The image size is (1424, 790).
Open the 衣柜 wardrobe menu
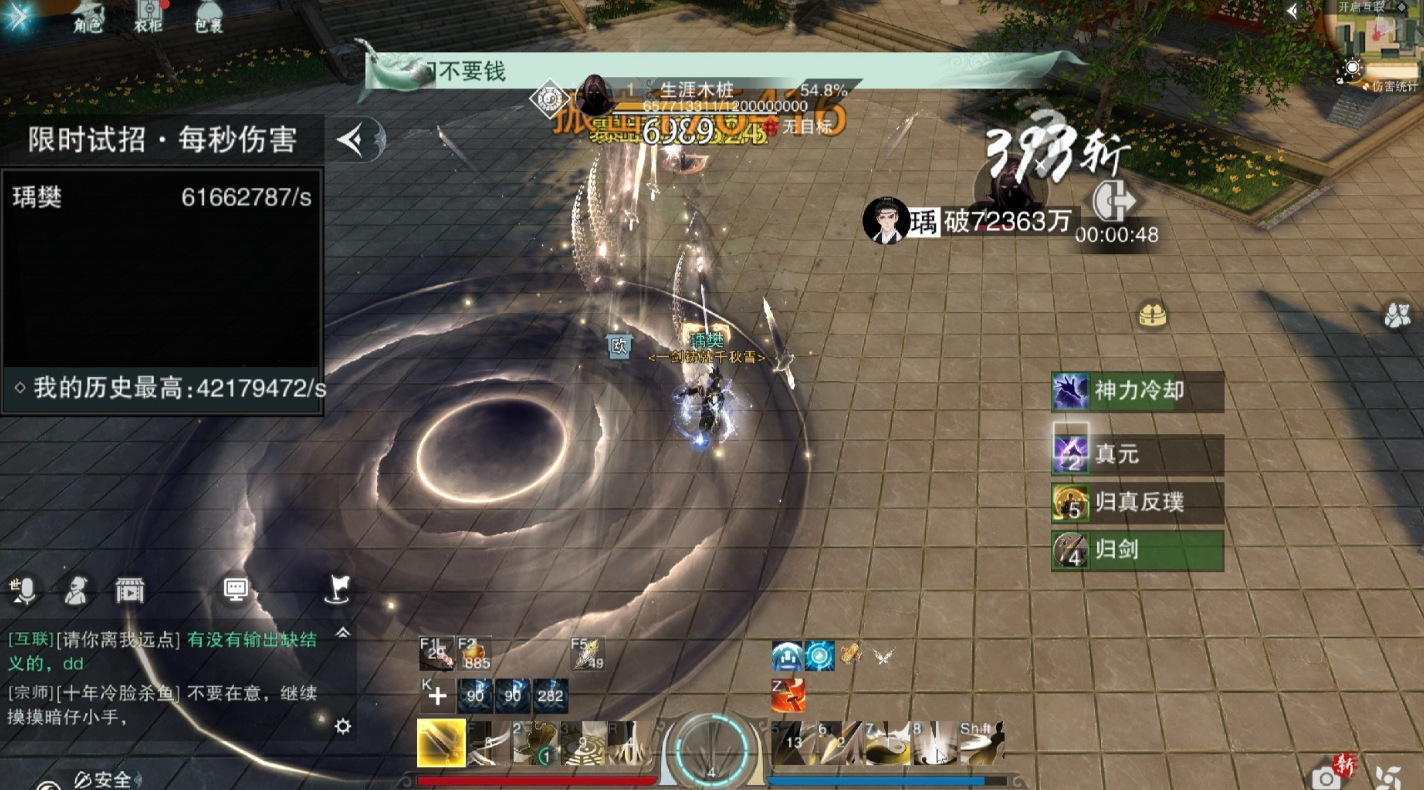click(x=148, y=17)
